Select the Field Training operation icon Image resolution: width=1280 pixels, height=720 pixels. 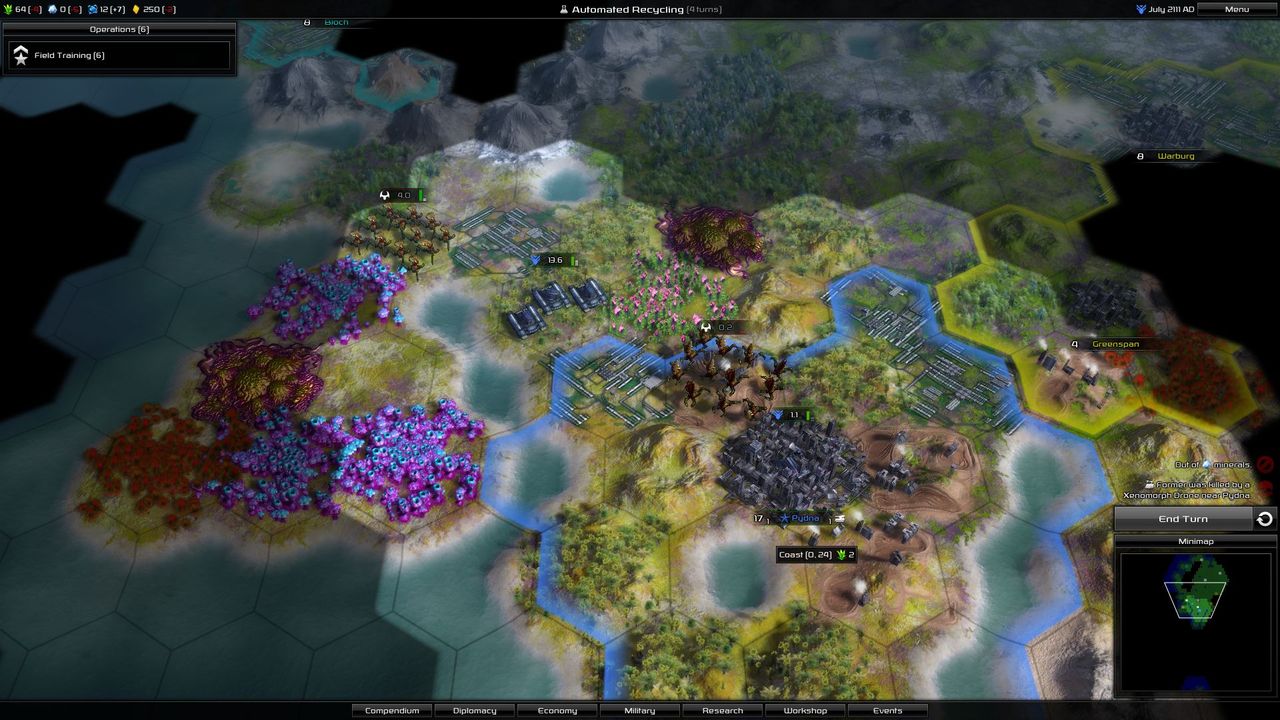[x=22, y=55]
